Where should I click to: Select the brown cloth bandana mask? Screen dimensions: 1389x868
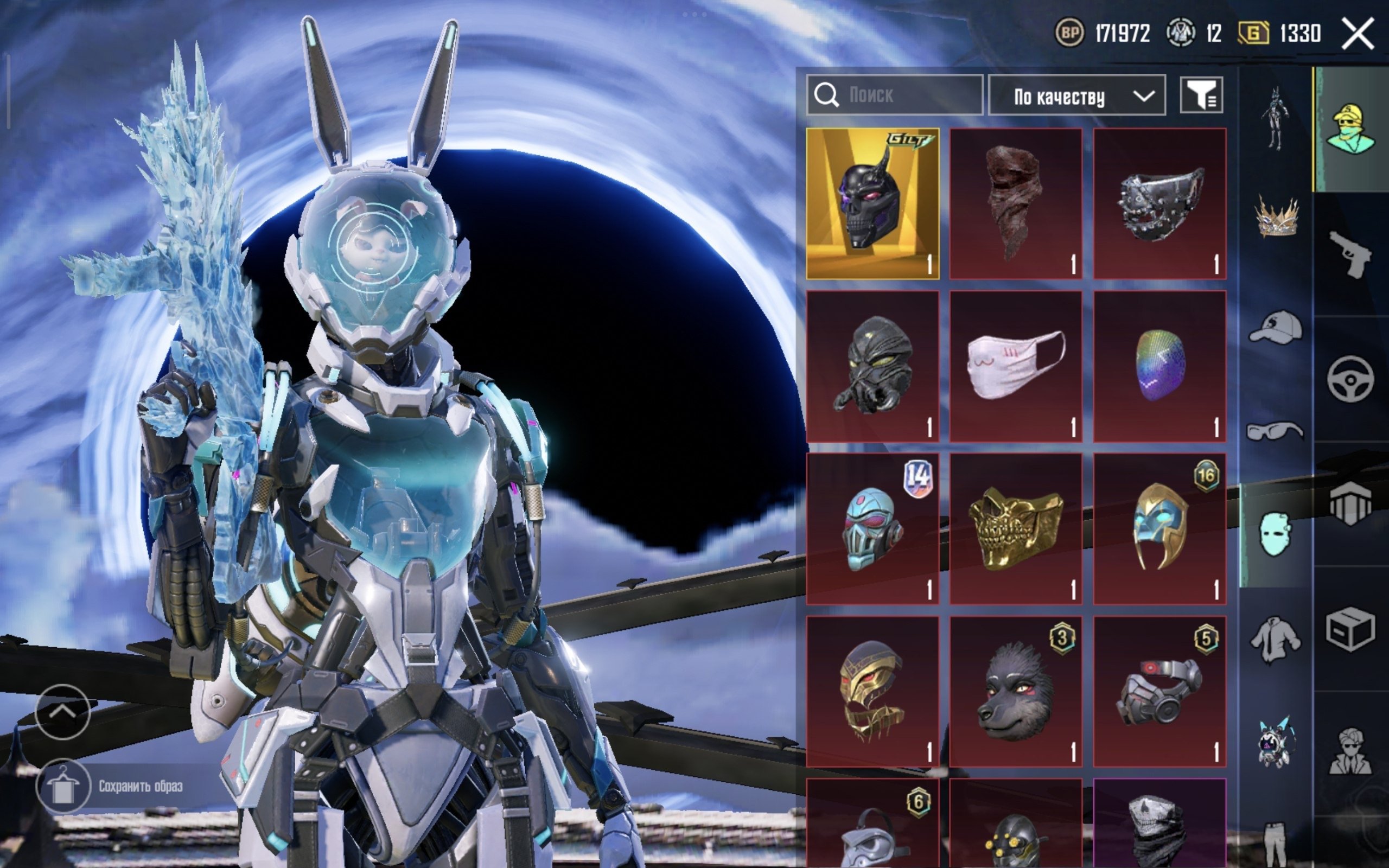pos(1016,204)
